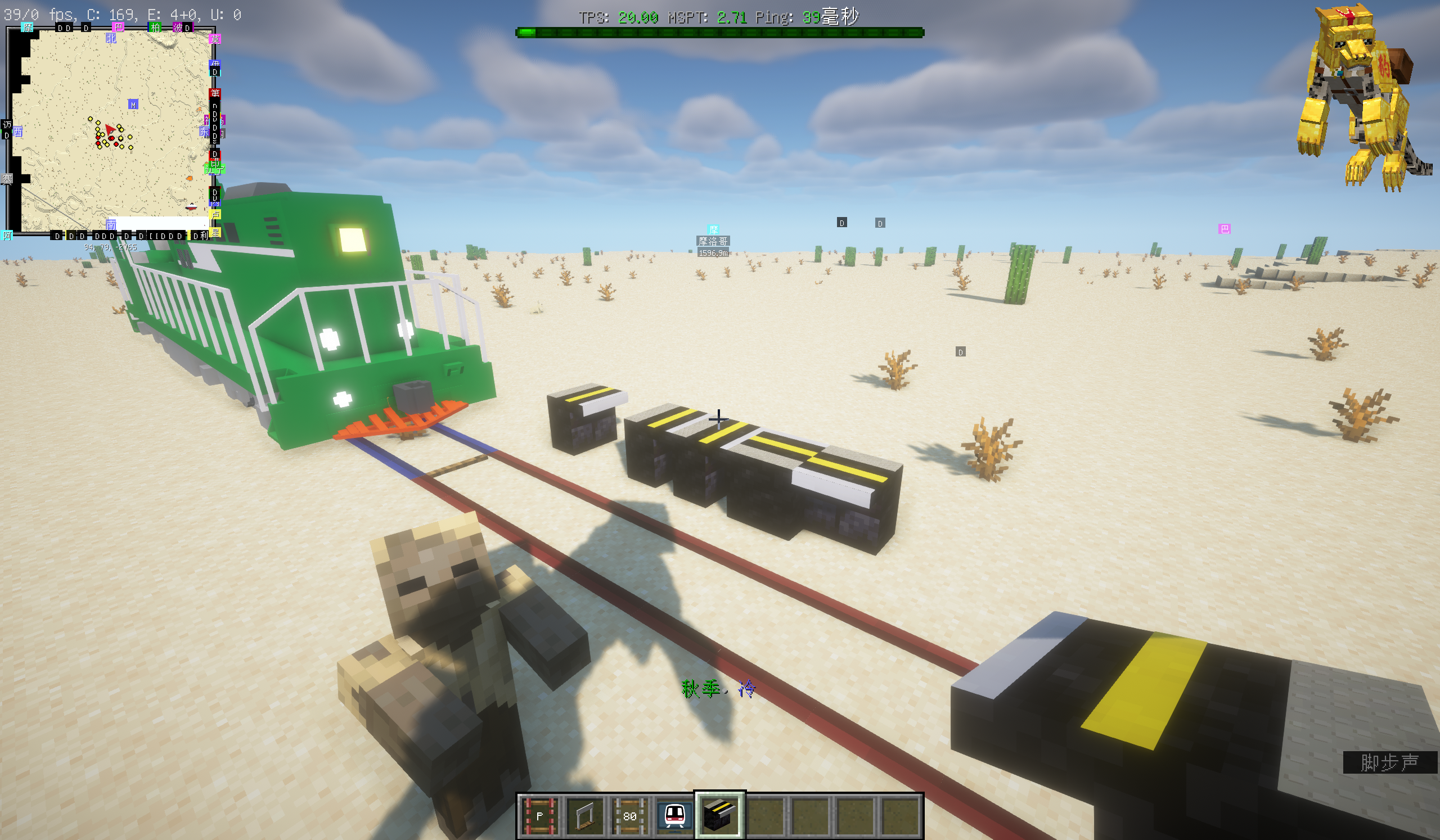The width and height of the screenshot is (1440, 840).
Task: Click the magenta 莫 waypoint on minimap edge
Action: coord(215,39)
